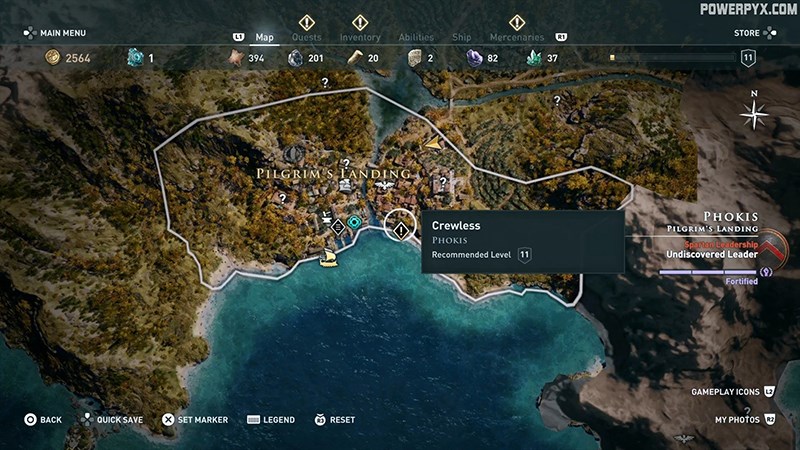The image size is (800, 450).
Task: Select the Abilities tab
Action: (x=416, y=37)
